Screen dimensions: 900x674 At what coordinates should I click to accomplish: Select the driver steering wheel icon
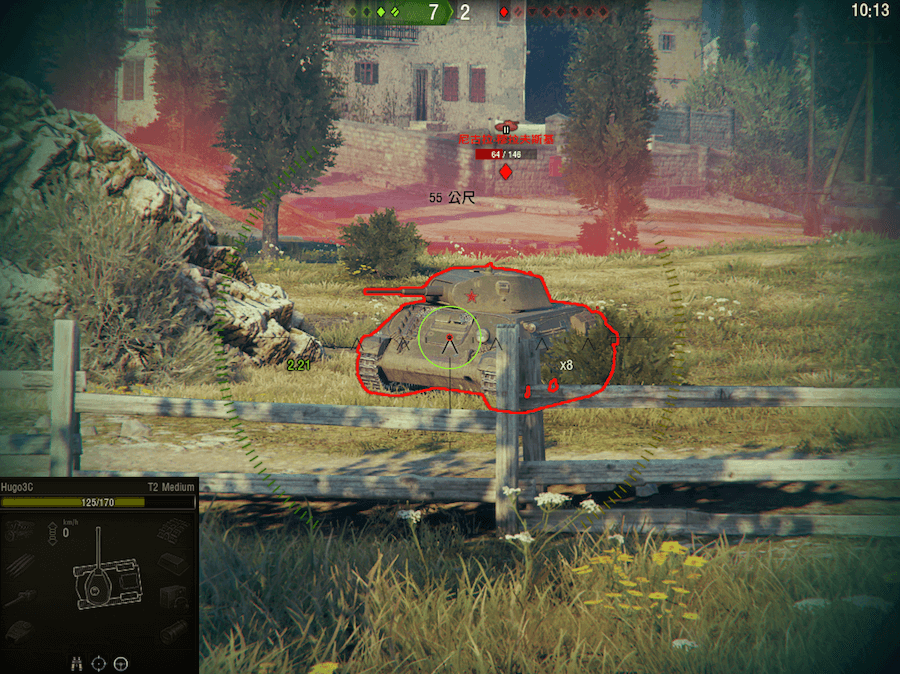(x=121, y=662)
